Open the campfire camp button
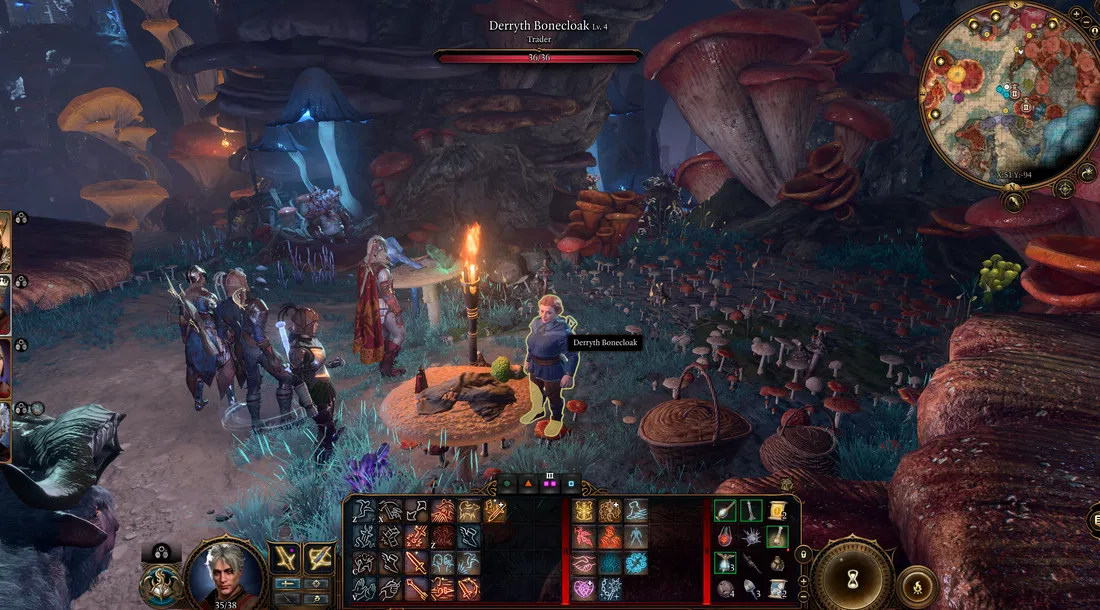Image resolution: width=1100 pixels, height=610 pixels. point(917,587)
